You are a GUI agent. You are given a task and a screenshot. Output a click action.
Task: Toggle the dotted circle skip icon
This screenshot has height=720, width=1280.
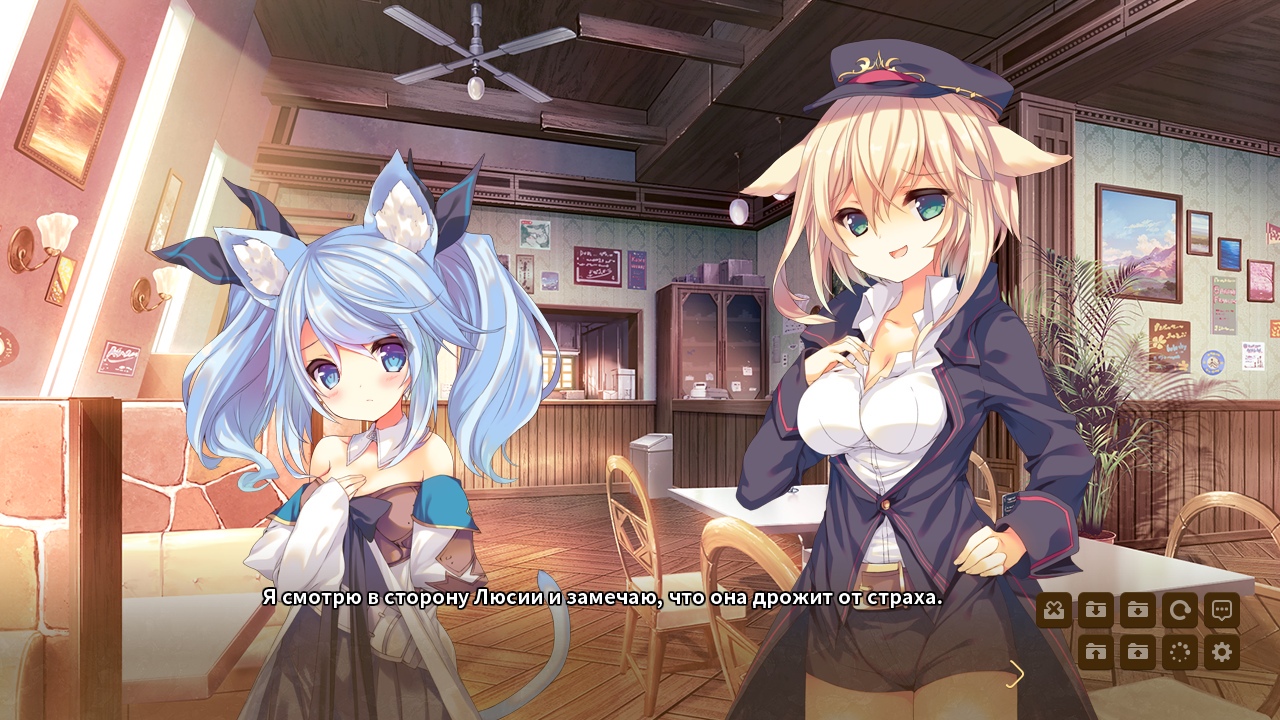[1179, 652]
